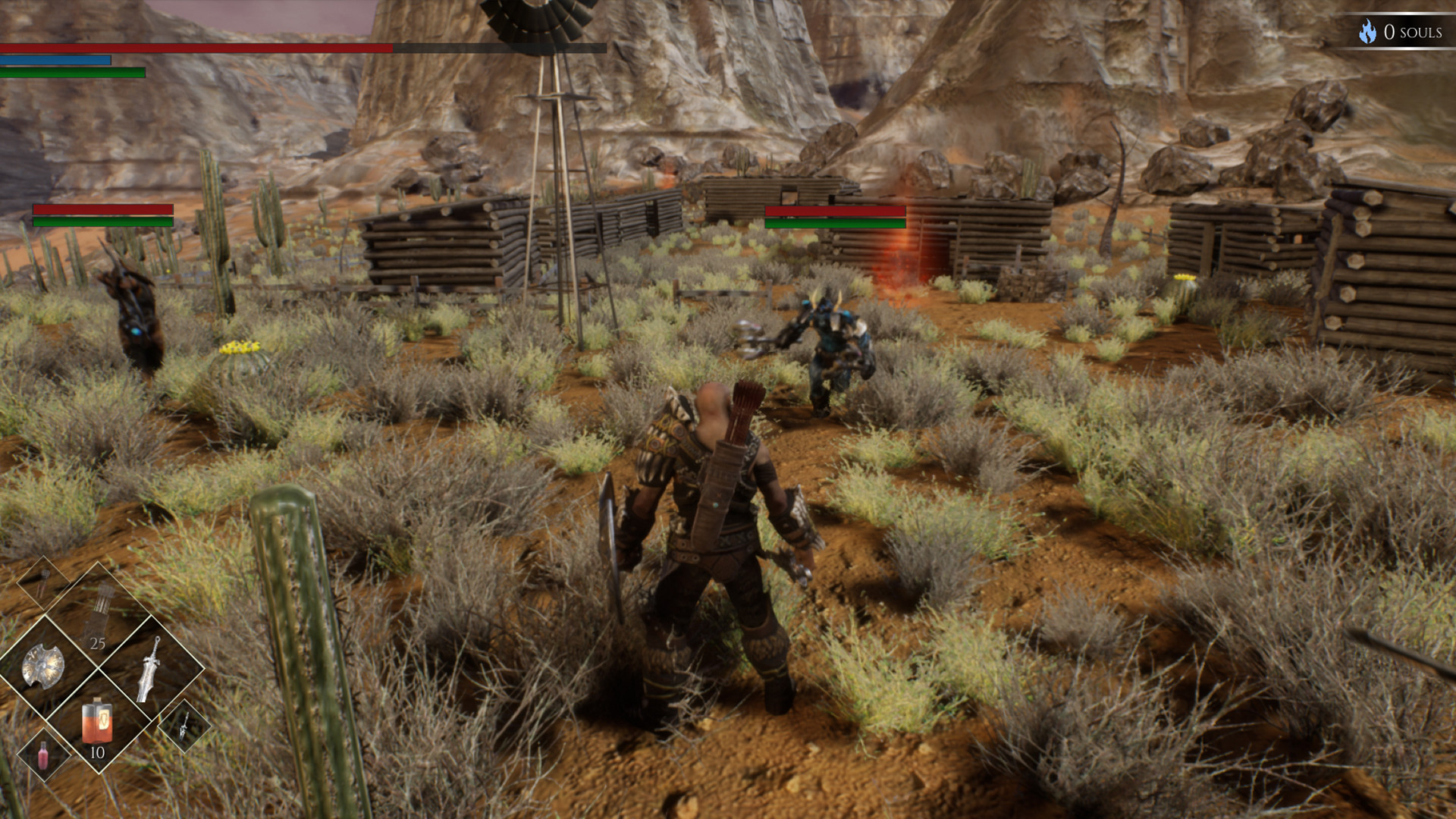This screenshot has height=819, width=1456.
Task: Click the blue stamina bar under the health bar
Action: (57, 61)
